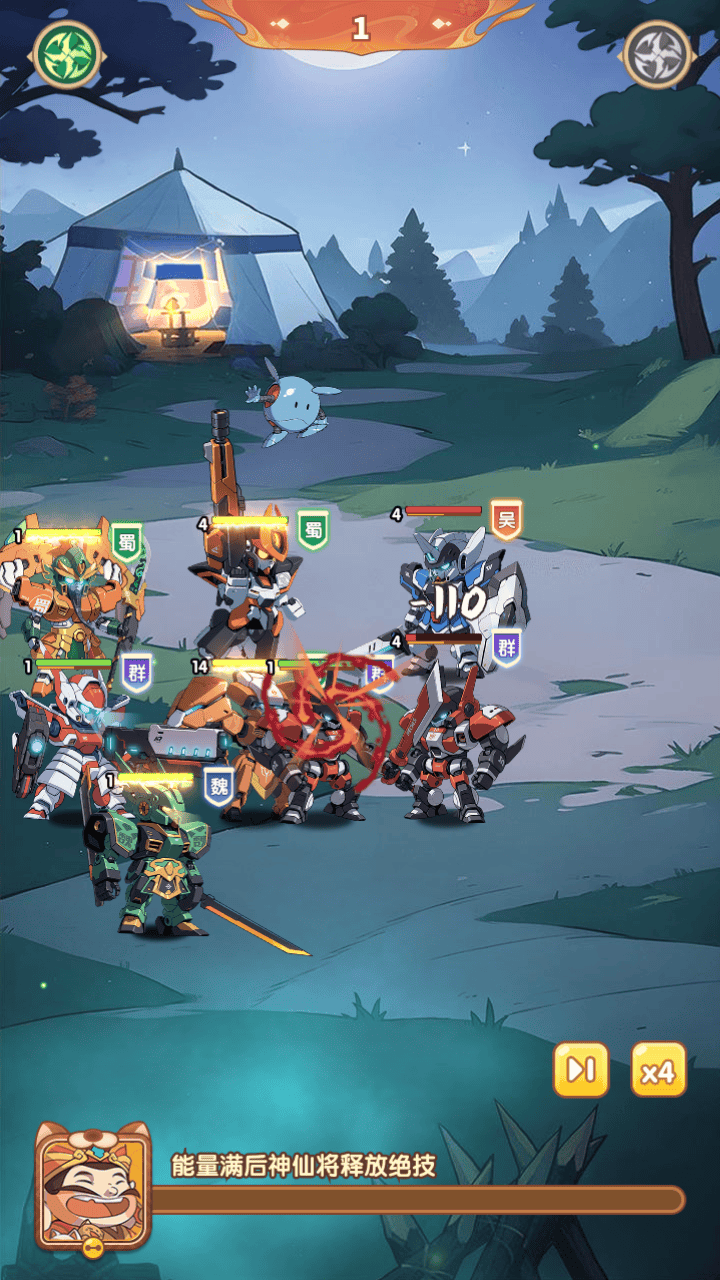Select the grey swirl emblem icon
Image resolution: width=720 pixels, height=1280 pixels.
pyautogui.click(x=657, y=52)
